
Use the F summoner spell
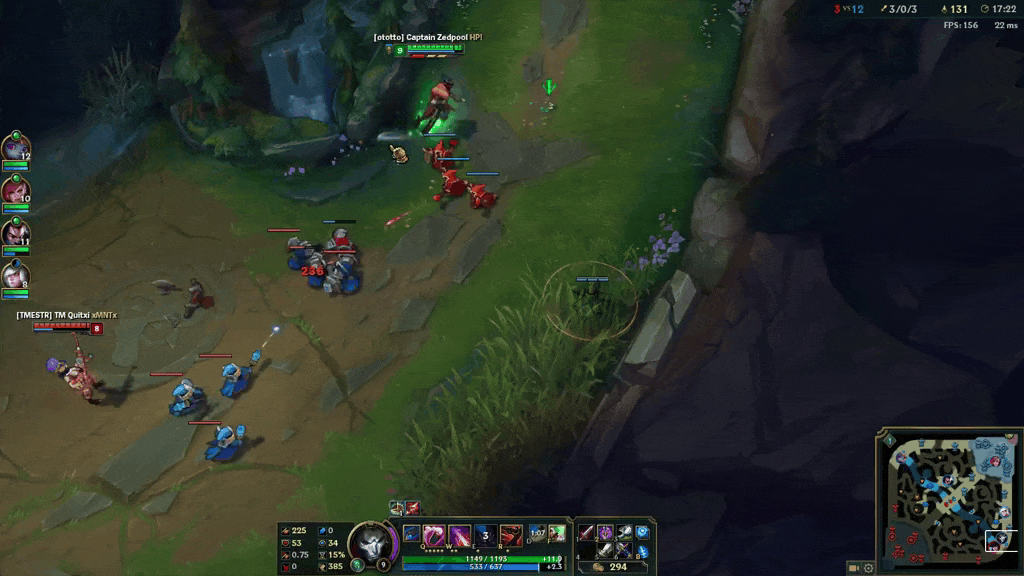(x=557, y=533)
